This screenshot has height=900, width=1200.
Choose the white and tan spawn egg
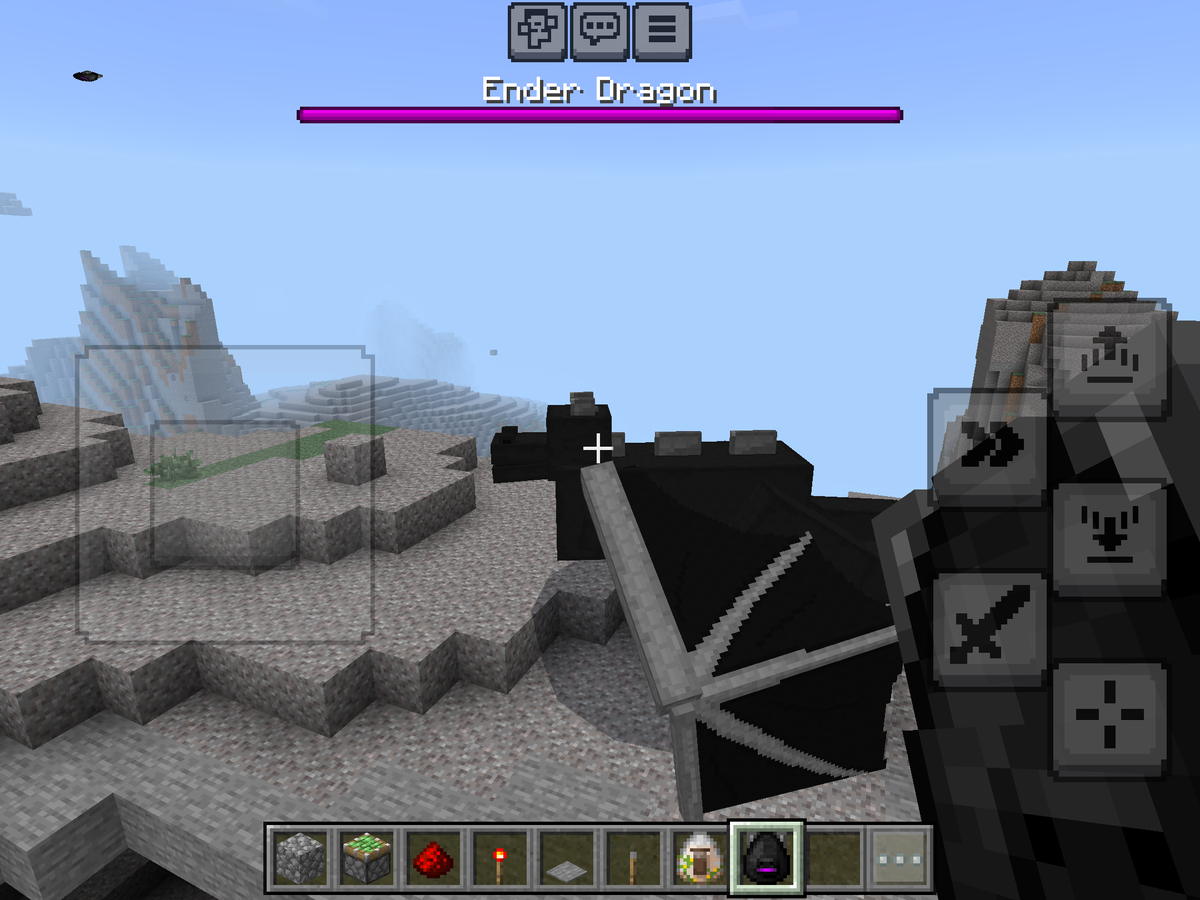pyautogui.click(x=698, y=858)
